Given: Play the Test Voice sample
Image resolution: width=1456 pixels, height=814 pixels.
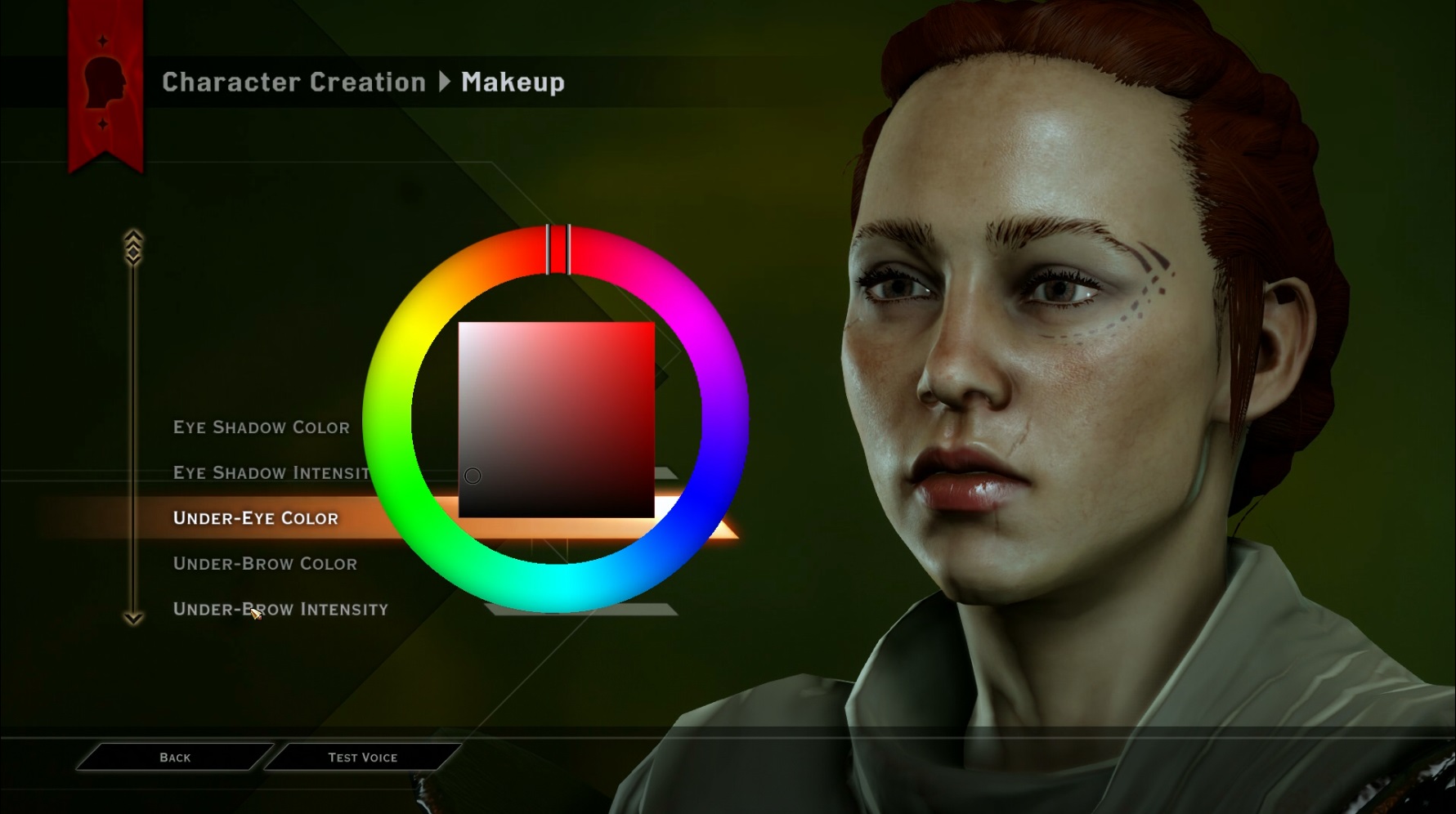Looking at the screenshot, I should [362, 758].
